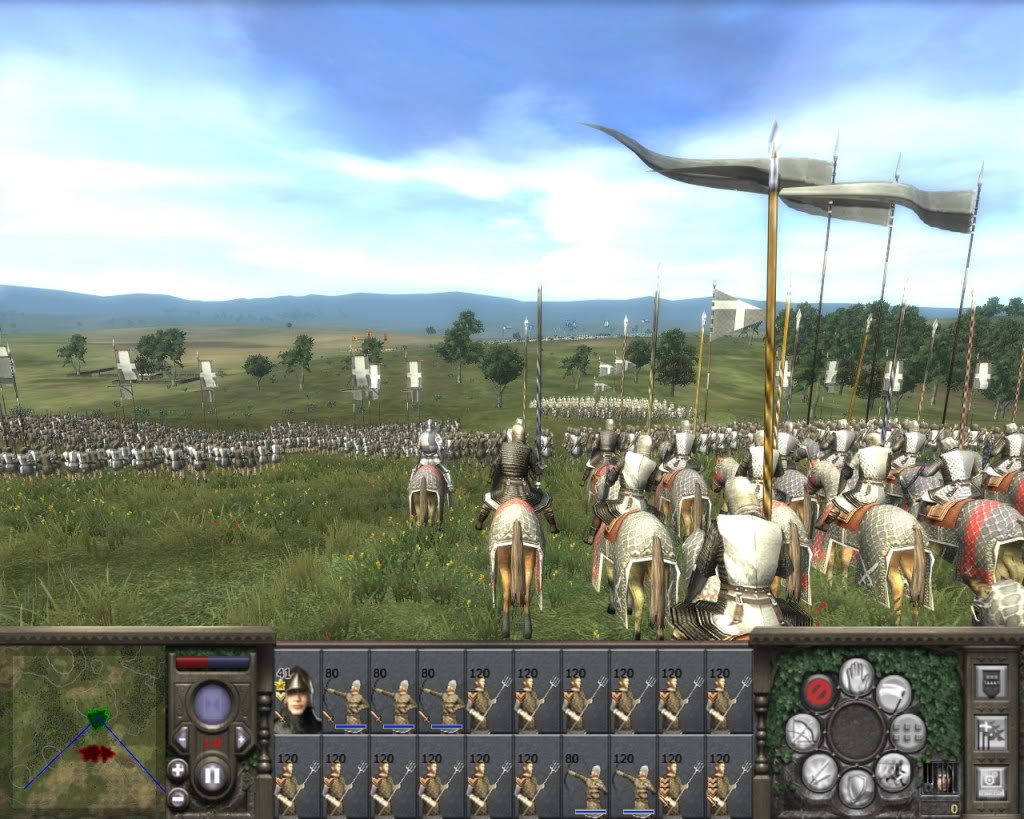Select the general's unit card with portrait
This screenshot has width=1024, height=819.
click(298, 692)
